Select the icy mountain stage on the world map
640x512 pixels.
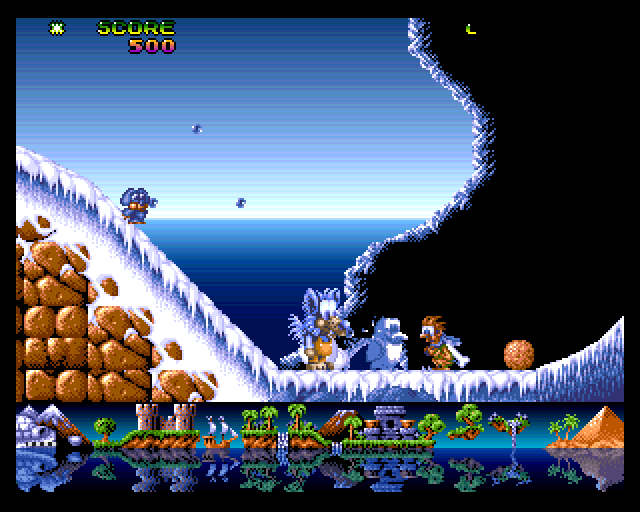click(x=42, y=427)
